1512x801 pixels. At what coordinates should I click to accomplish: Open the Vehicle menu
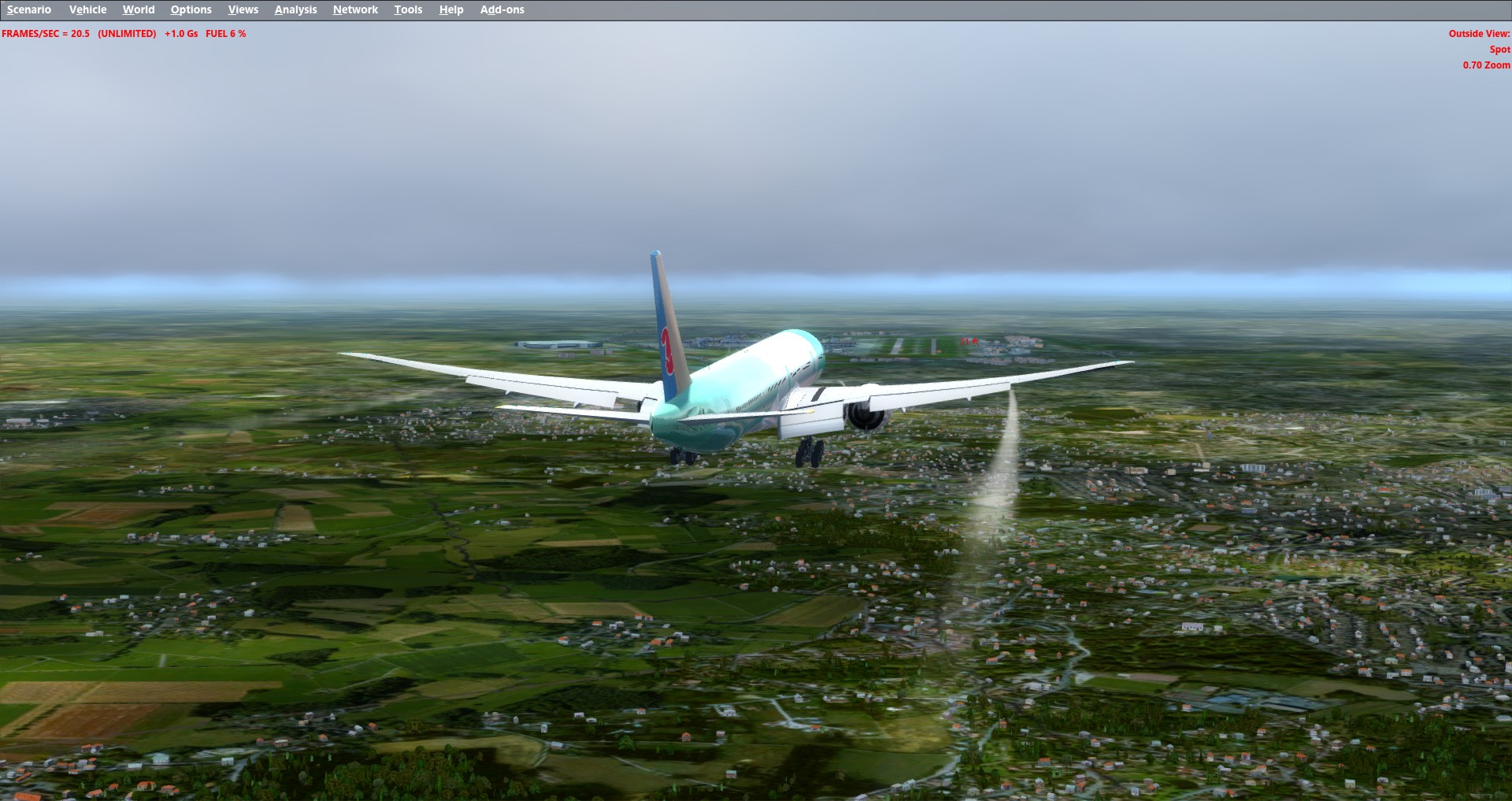click(x=87, y=9)
